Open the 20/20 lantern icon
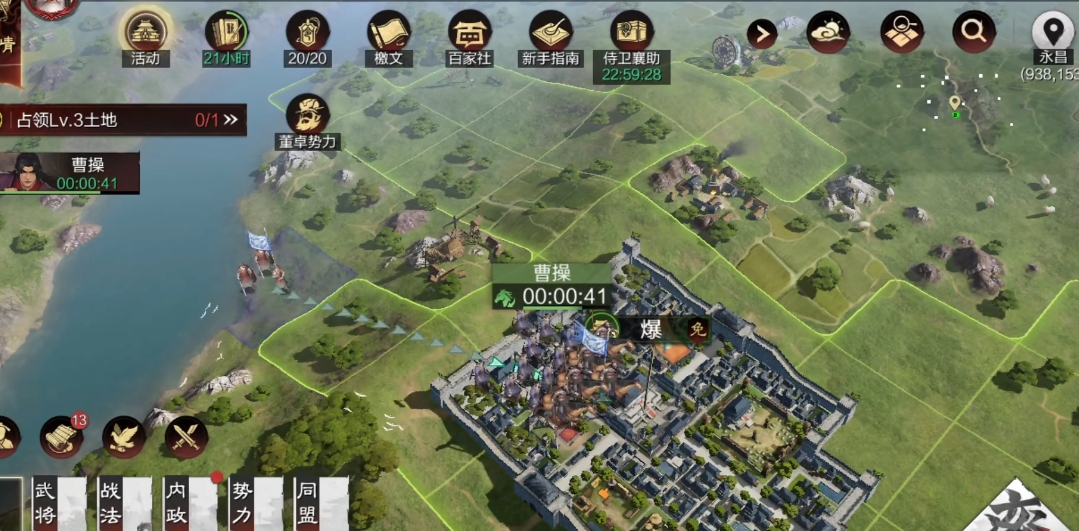 [307, 34]
